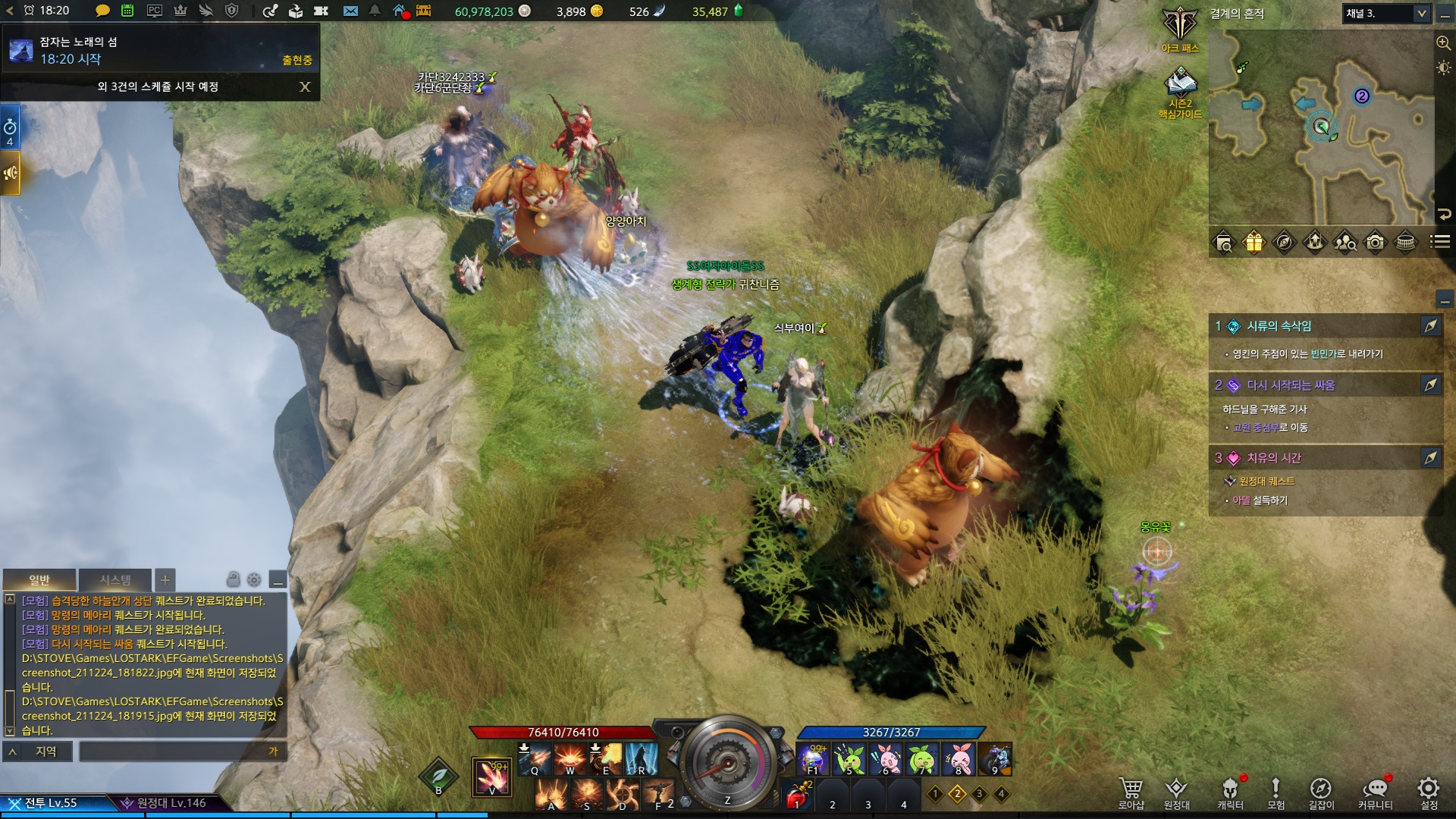Open the 설정 settings menu
Viewport: 1456px width, 819px height.
pos(1429,792)
